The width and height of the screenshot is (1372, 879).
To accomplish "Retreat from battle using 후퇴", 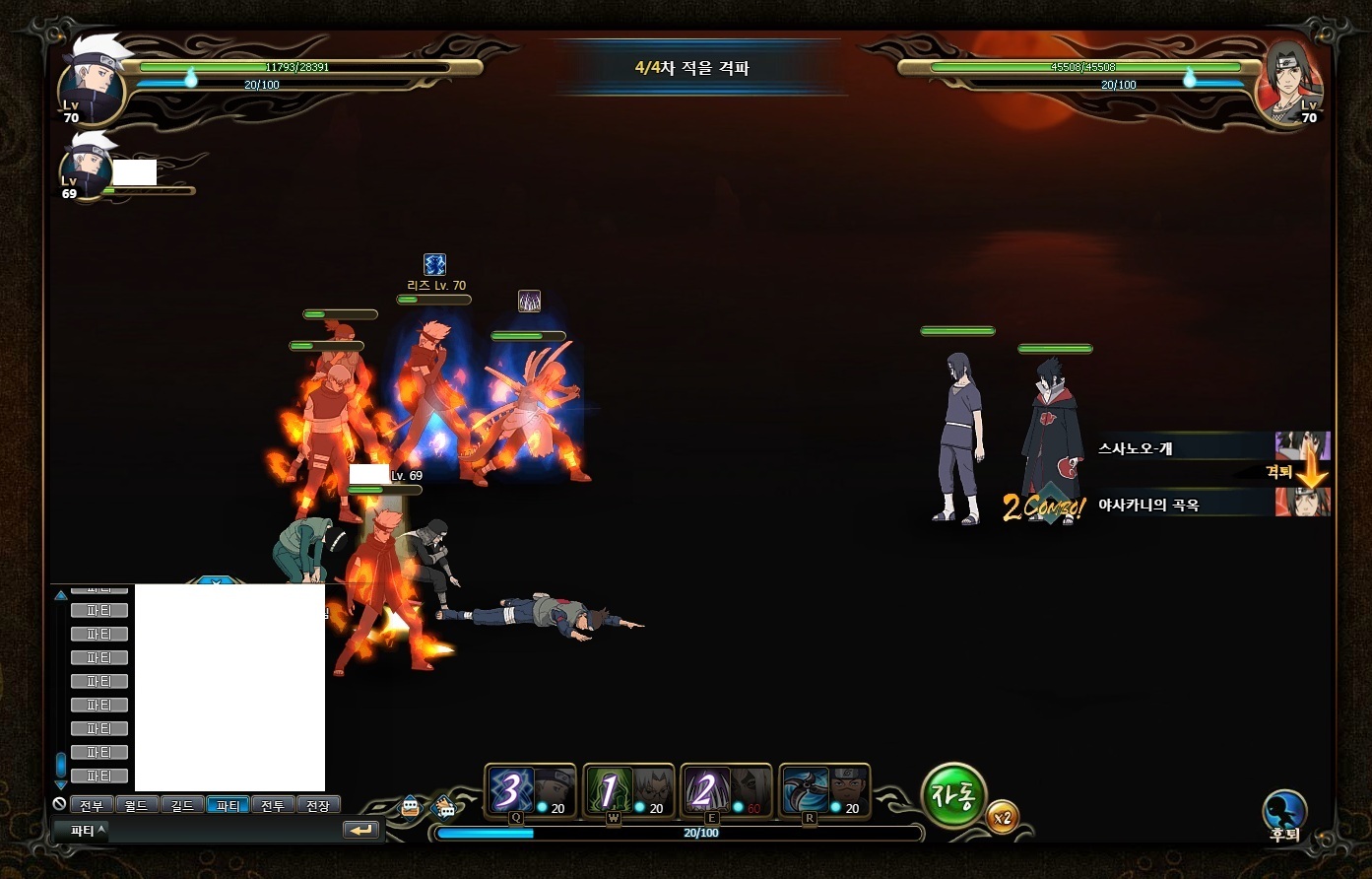I will (1284, 815).
